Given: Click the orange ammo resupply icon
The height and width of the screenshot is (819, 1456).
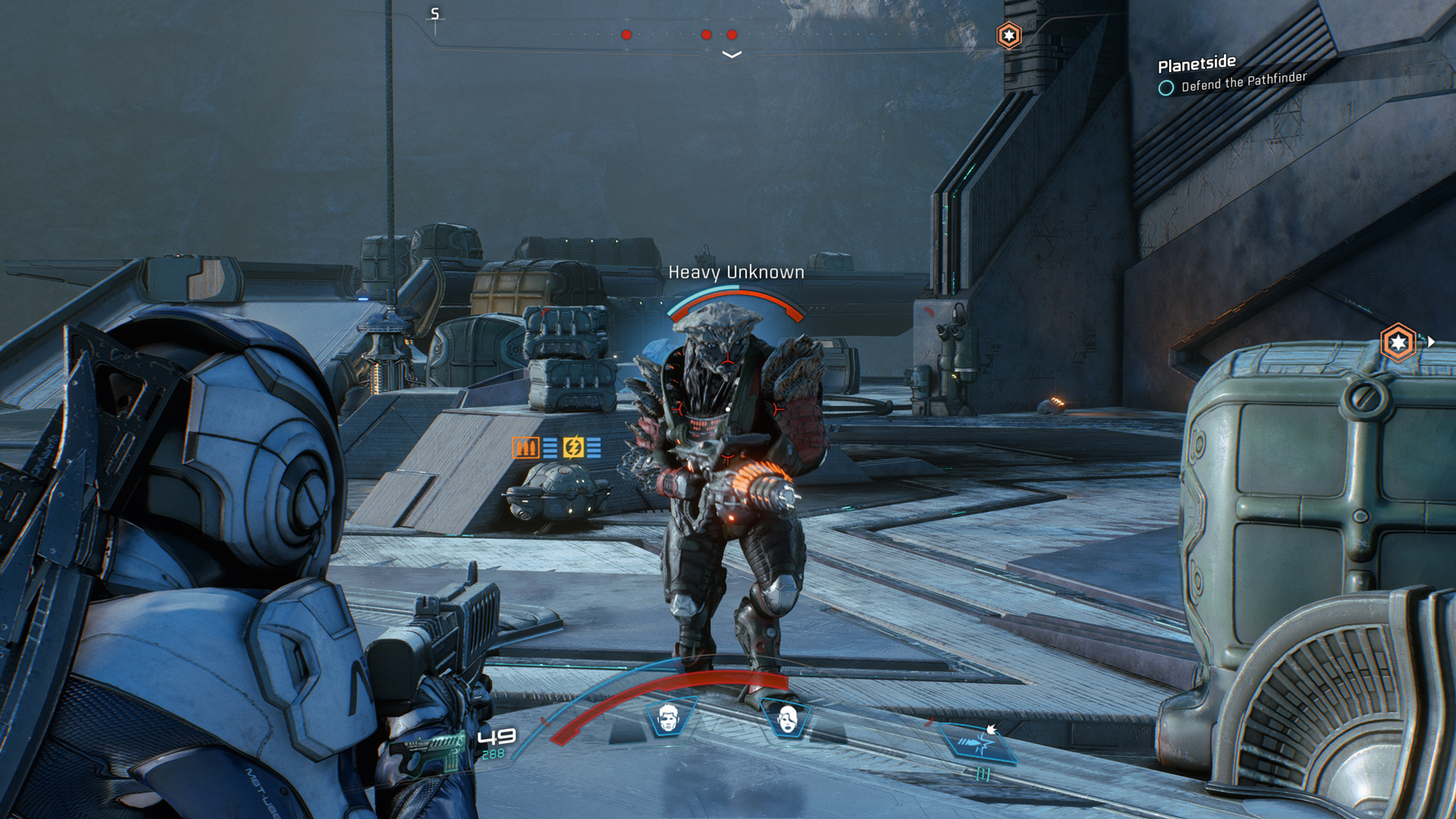Looking at the screenshot, I should tap(526, 447).
